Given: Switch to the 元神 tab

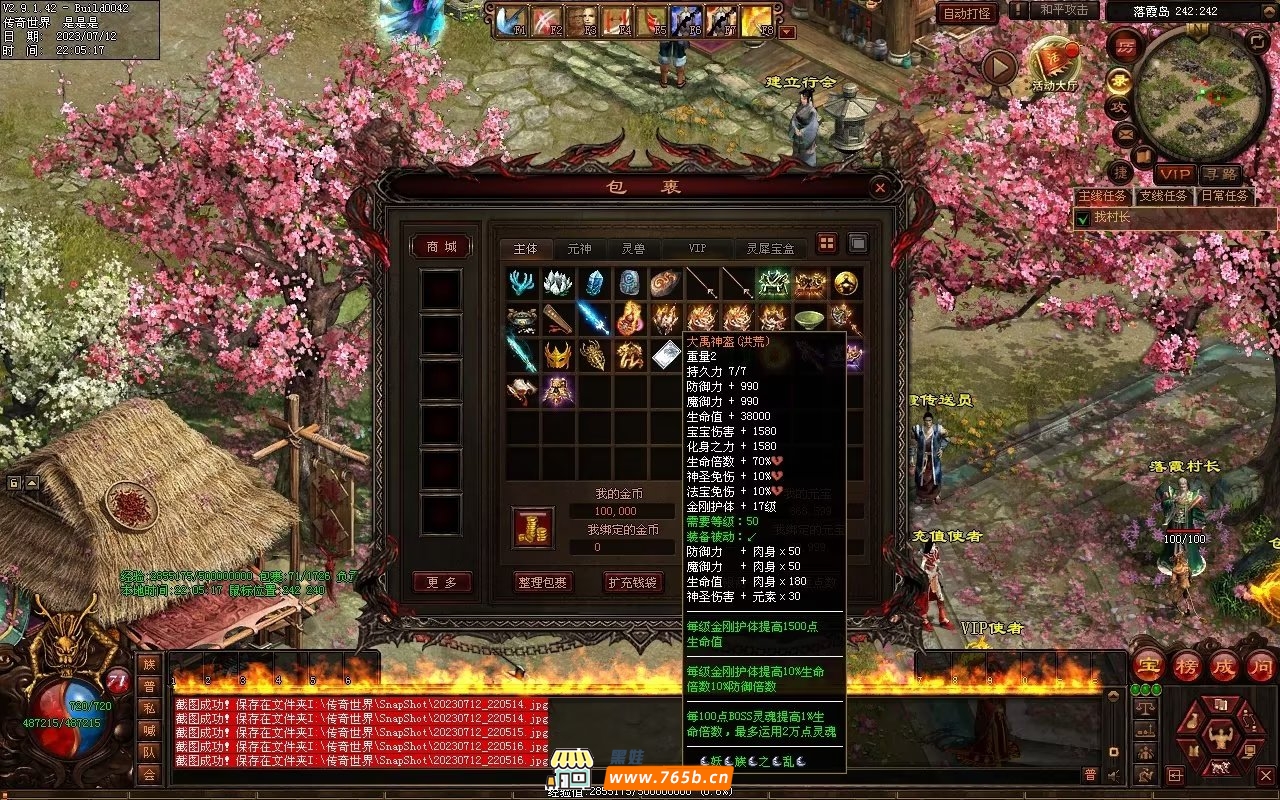Looking at the screenshot, I should pos(579,248).
